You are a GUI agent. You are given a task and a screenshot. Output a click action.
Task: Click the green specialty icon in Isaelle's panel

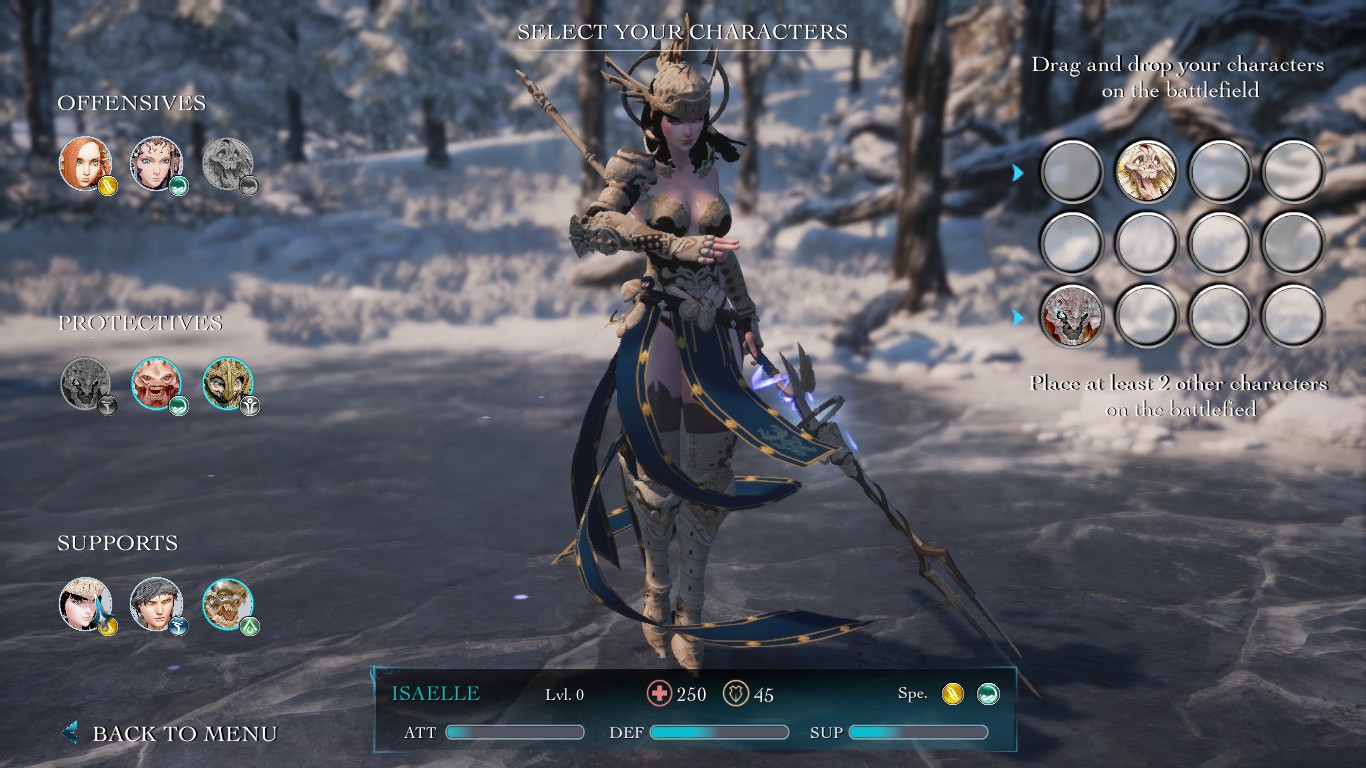987,694
